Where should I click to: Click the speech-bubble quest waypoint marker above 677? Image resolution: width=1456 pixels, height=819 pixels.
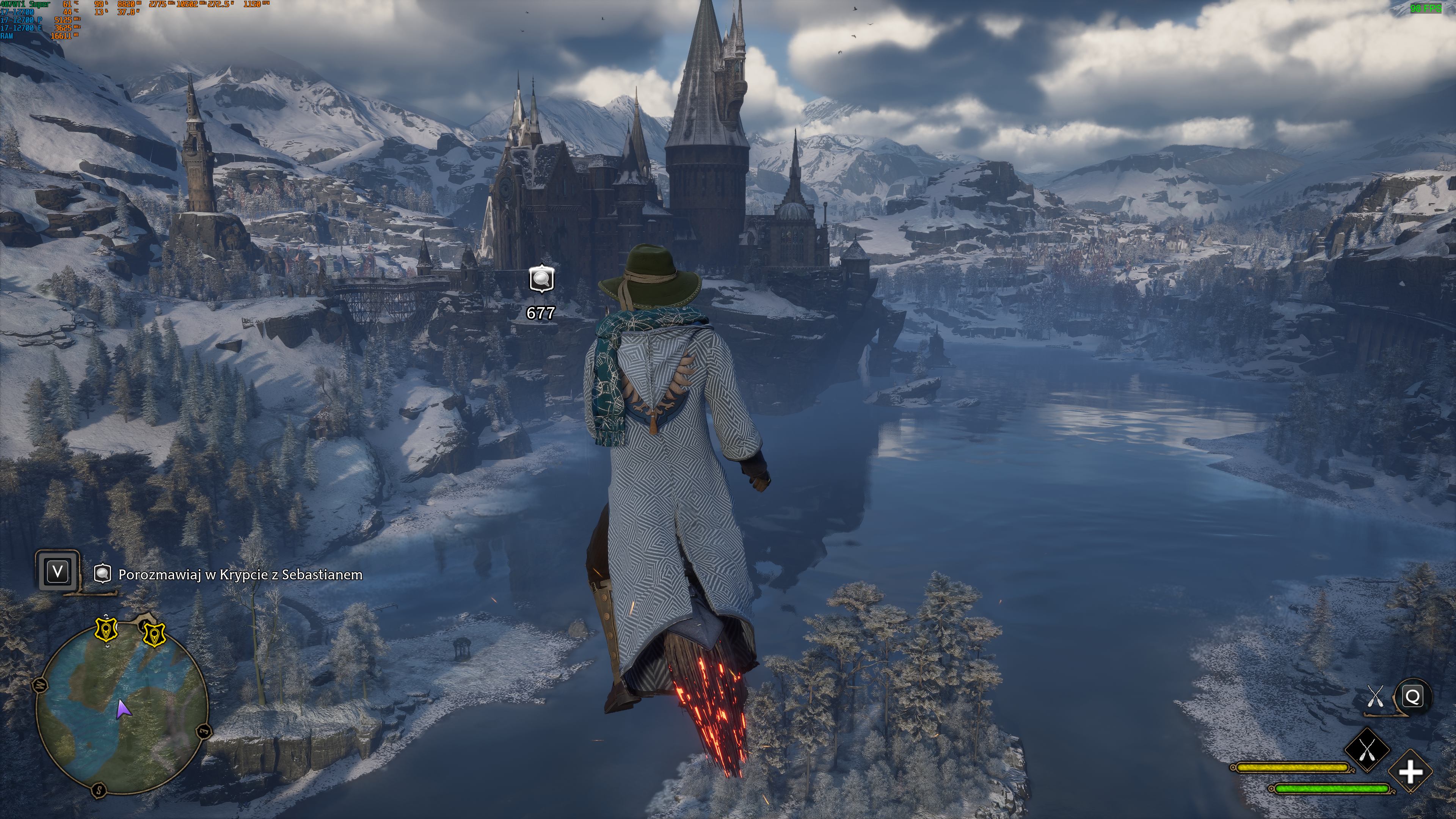click(x=541, y=279)
